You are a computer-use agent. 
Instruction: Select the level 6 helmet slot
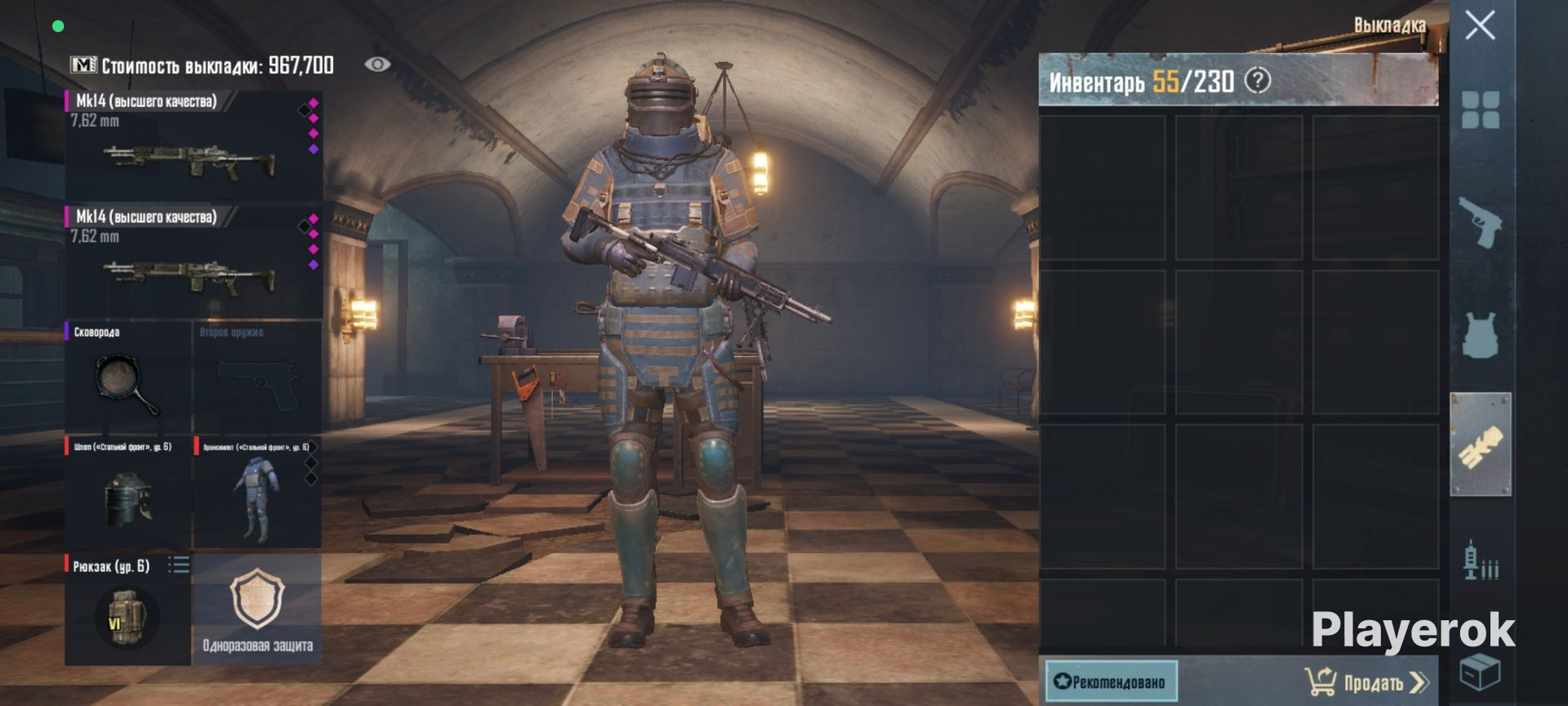tap(127, 493)
